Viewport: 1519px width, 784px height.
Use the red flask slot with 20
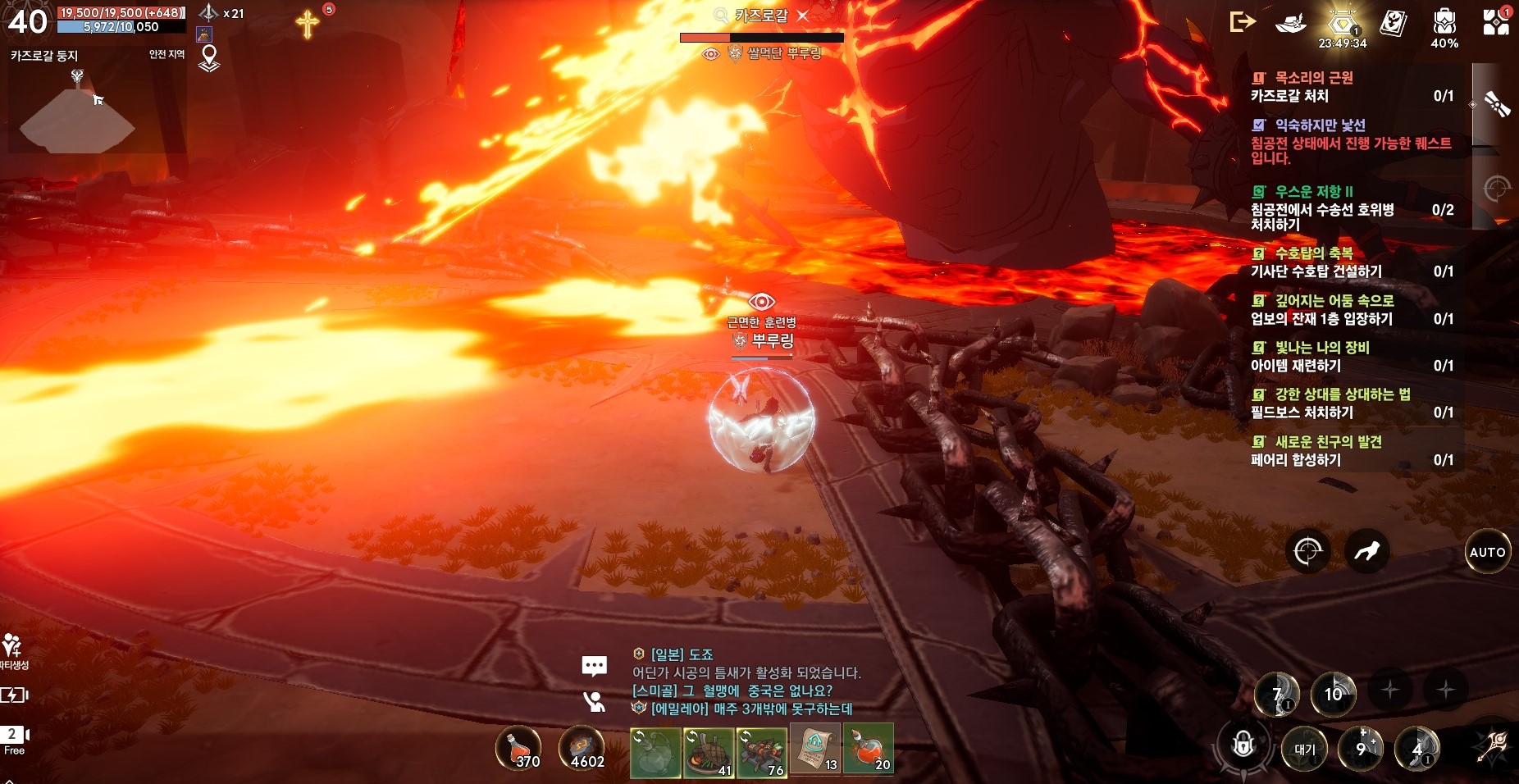pyautogui.click(x=868, y=749)
